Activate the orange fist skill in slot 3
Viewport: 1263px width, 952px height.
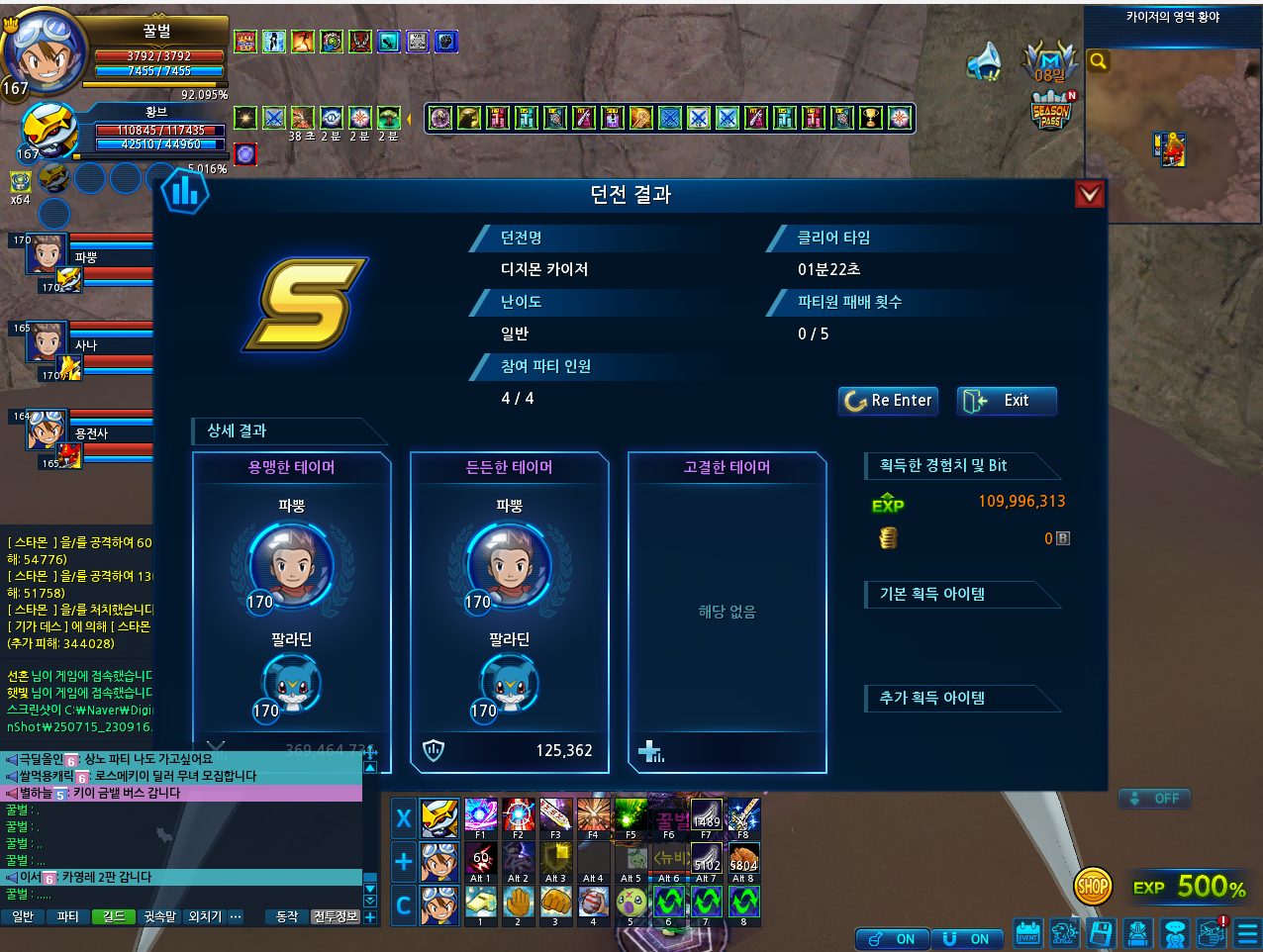[556, 902]
